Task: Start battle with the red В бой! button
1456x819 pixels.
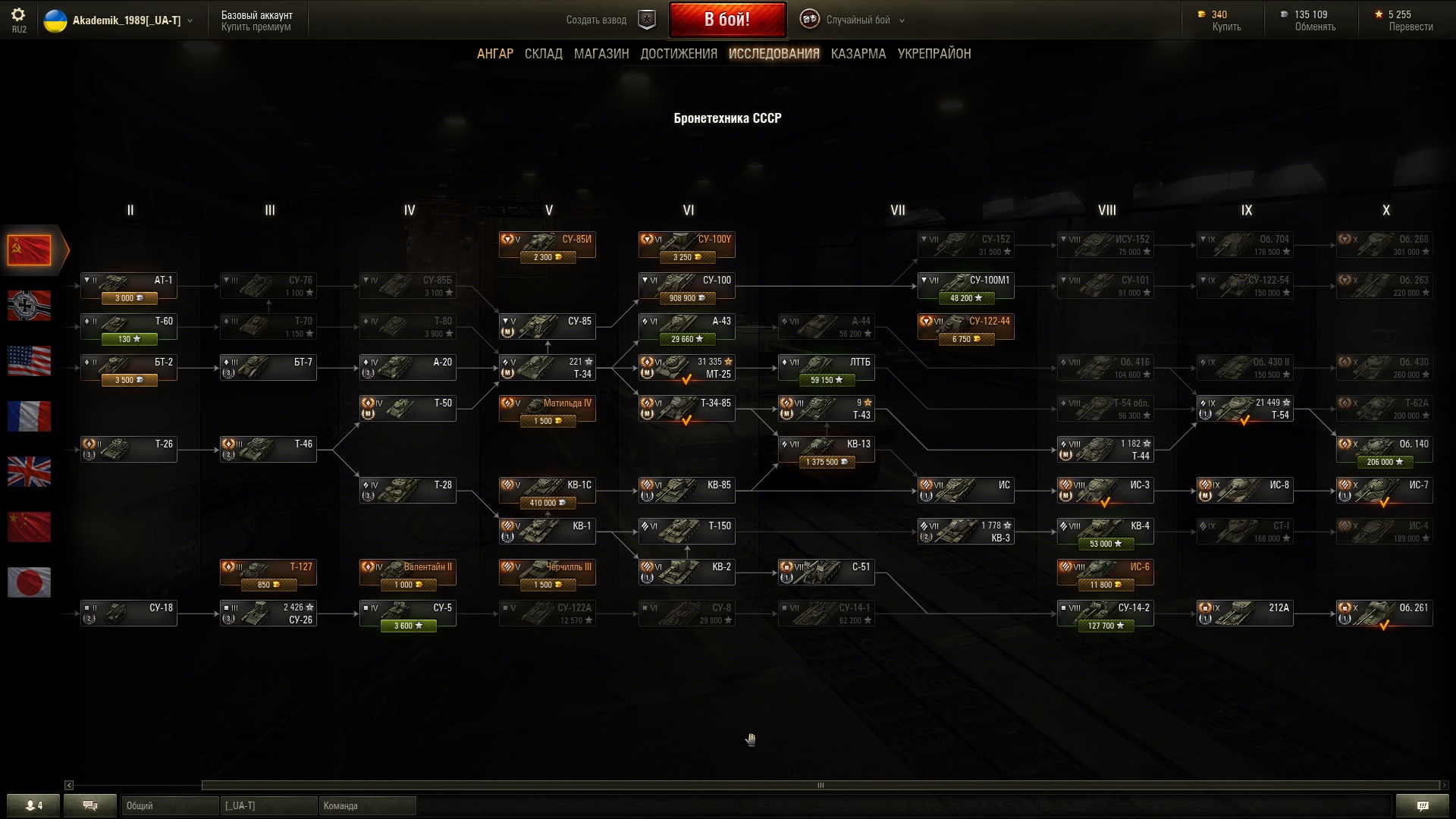Action: pyautogui.click(x=726, y=20)
